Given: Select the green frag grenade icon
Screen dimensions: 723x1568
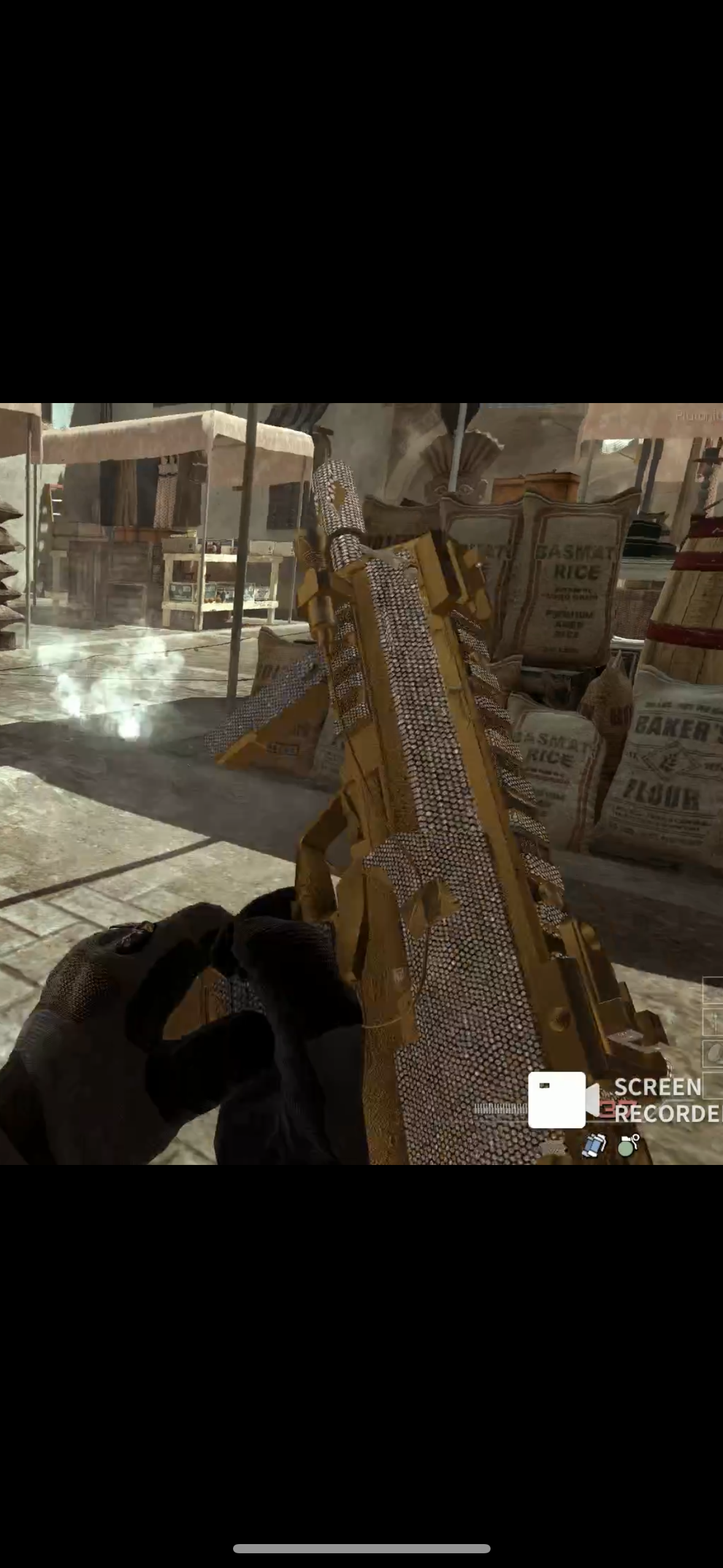Looking at the screenshot, I should [627, 1145].
